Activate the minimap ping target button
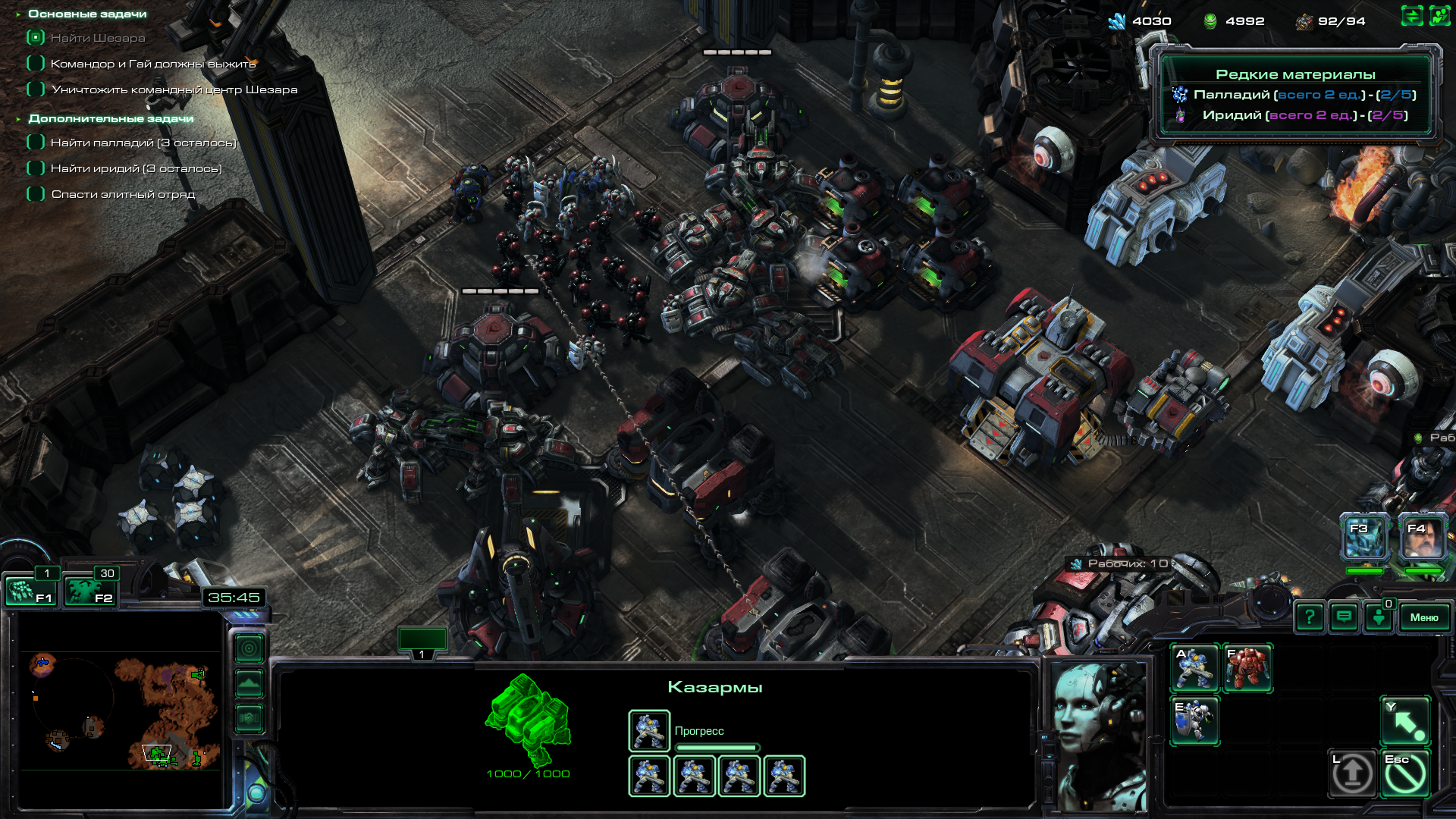The image size is (1456, 819). click(x=249, y=648)
